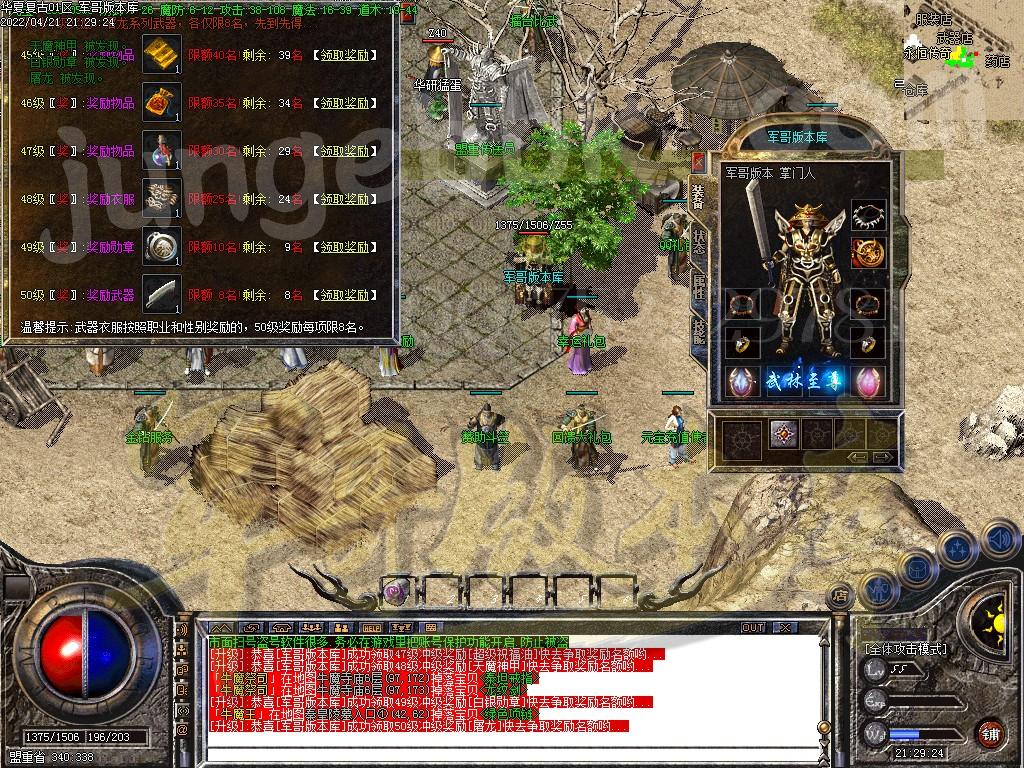Claim the level 50 weapon reward
Viewport: 1024px width, 768px height.
coord(343,295)
